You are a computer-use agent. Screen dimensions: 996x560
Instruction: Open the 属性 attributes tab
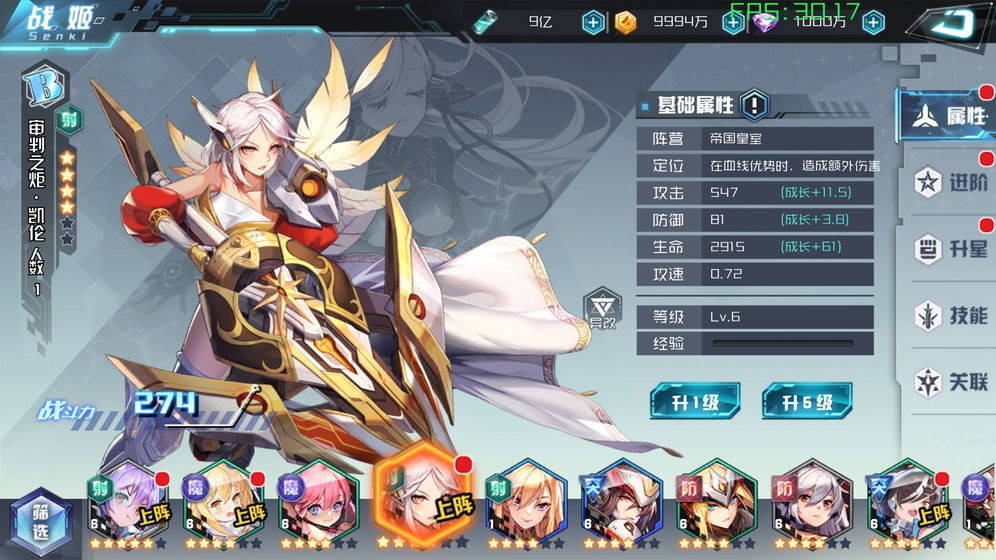pyautogui.click(x=948, y=116)
